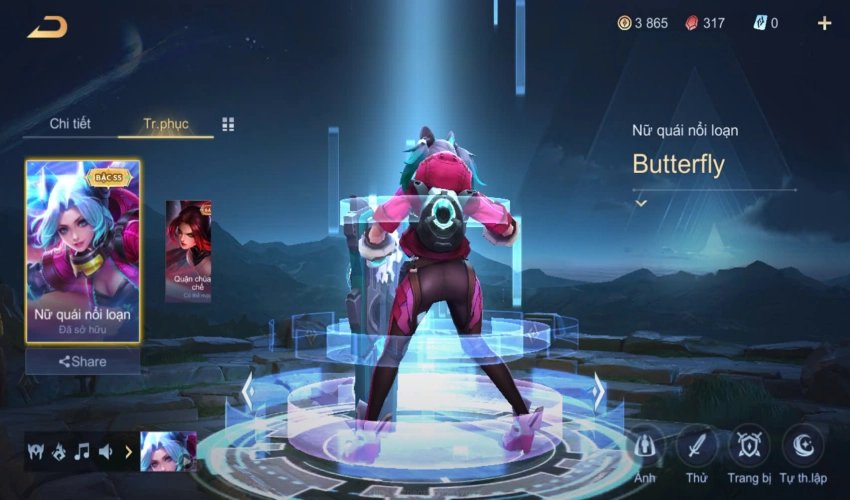Expand the chevron under Butterfly name
This screenshot has height=500, width=850.
coord(641,203)
